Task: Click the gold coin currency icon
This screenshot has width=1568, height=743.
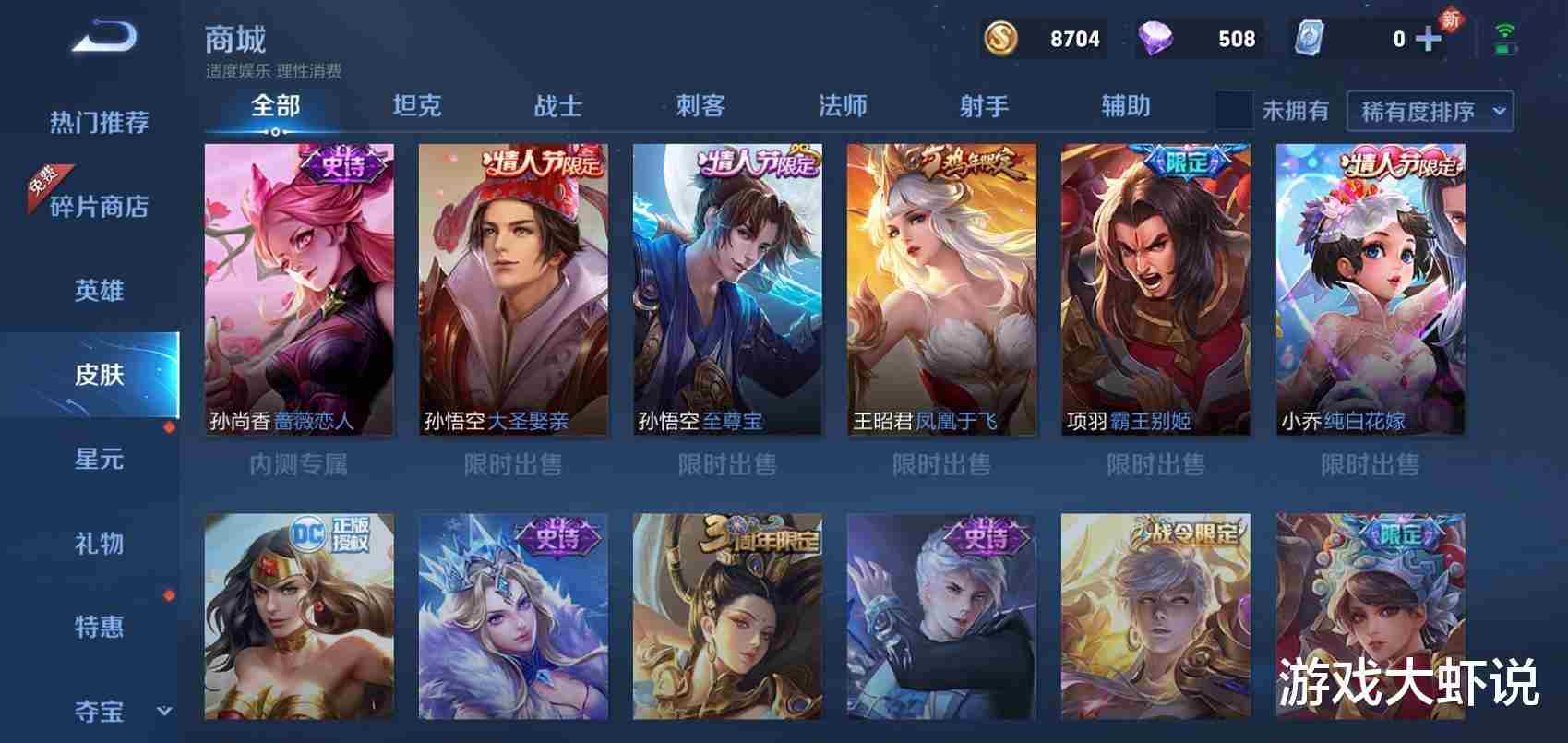Action: pyautogui.click(x=999, y=39)
